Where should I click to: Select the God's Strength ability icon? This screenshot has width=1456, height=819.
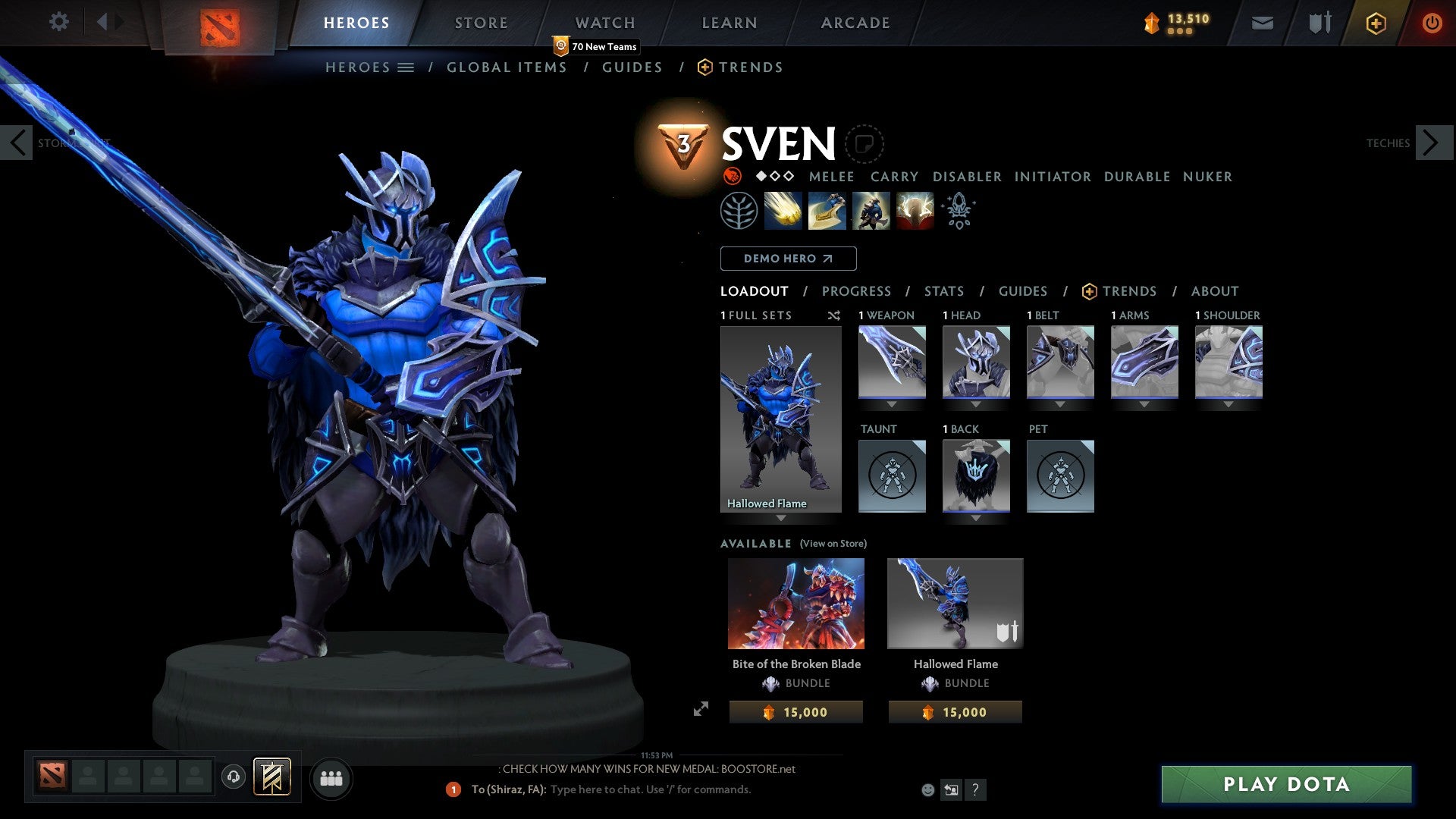(914, 211)
